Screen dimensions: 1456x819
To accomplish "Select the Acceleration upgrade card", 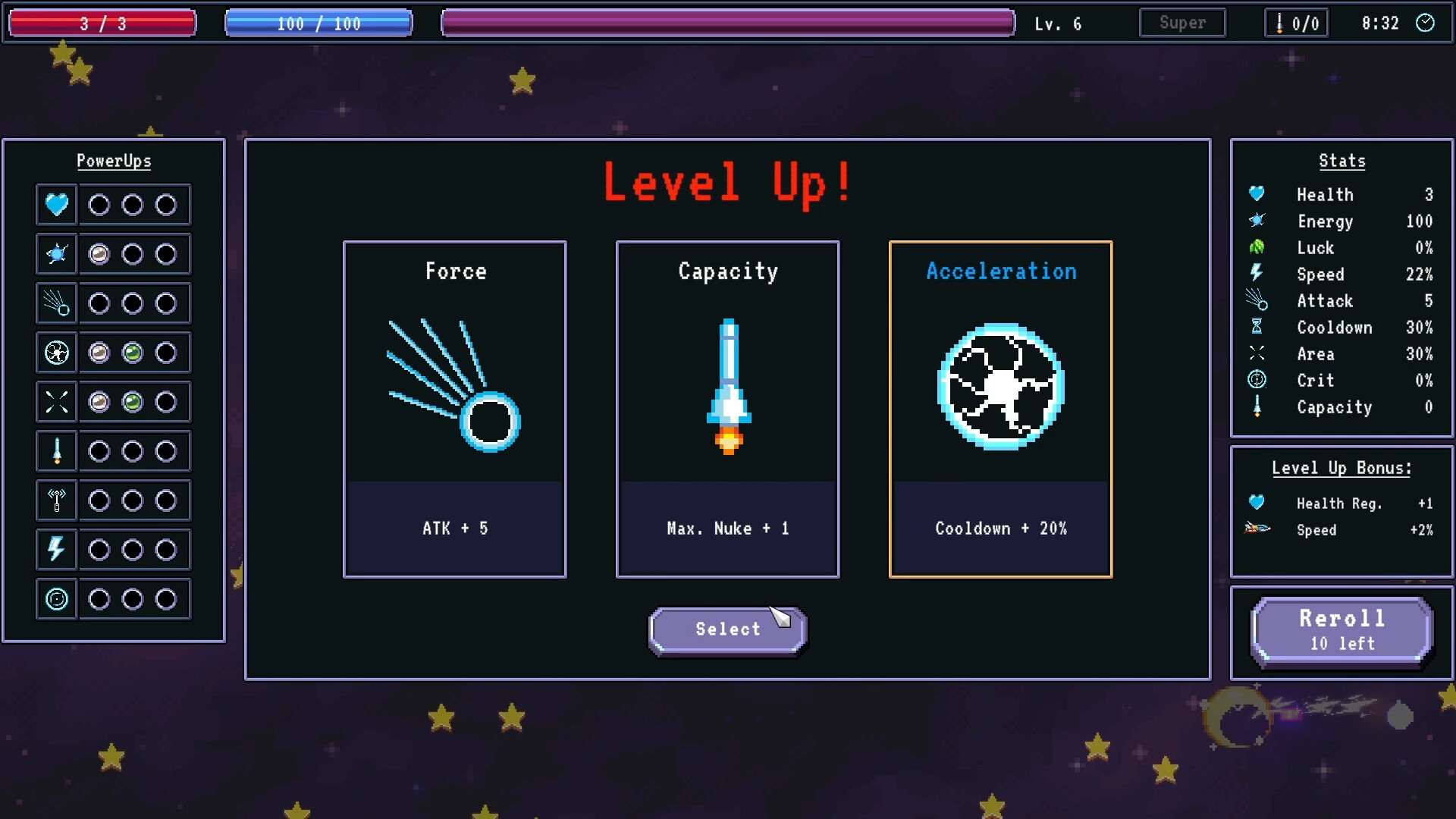I will point(1001,409).
